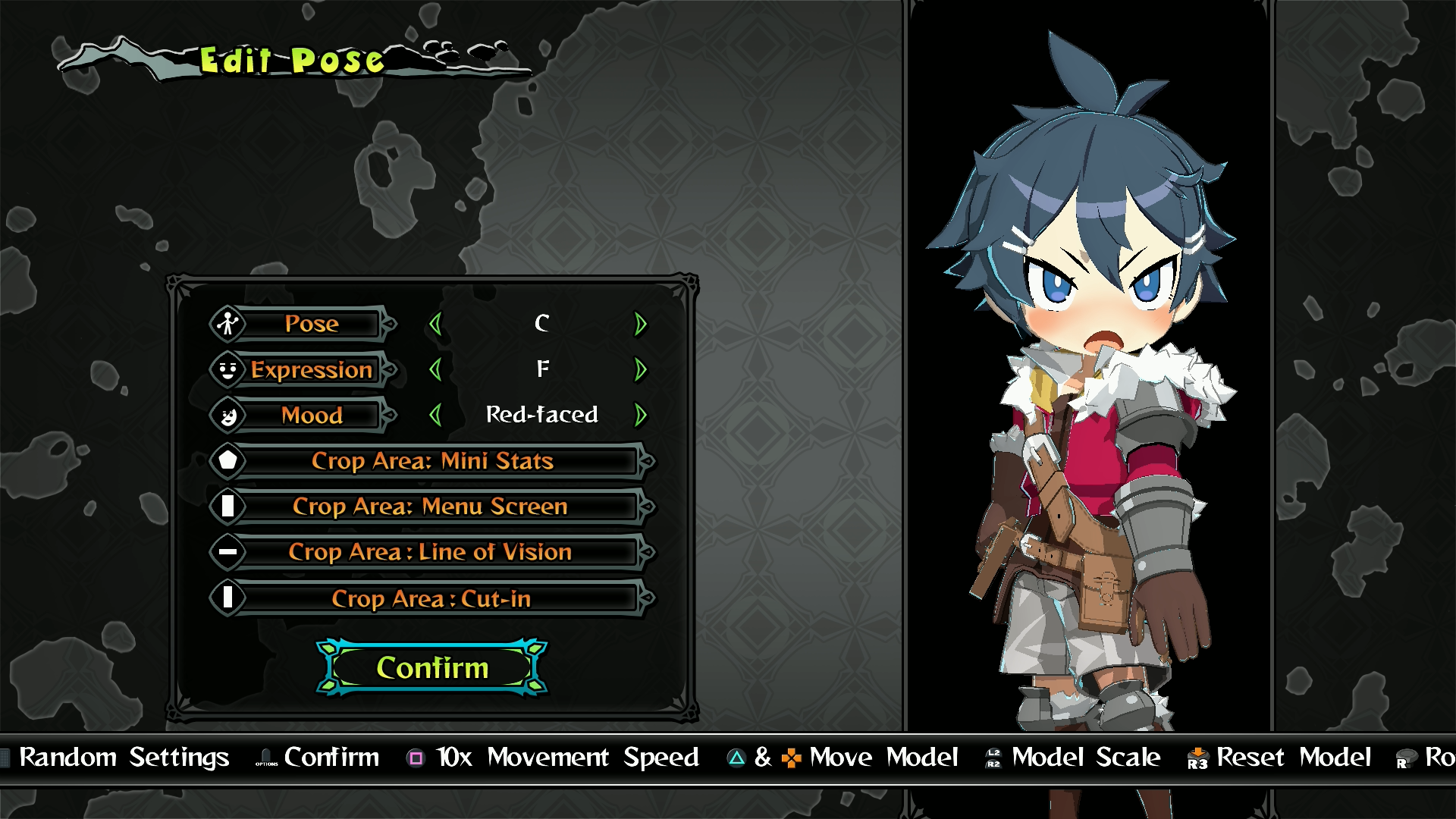Select the Expression option row

(311, 370)
